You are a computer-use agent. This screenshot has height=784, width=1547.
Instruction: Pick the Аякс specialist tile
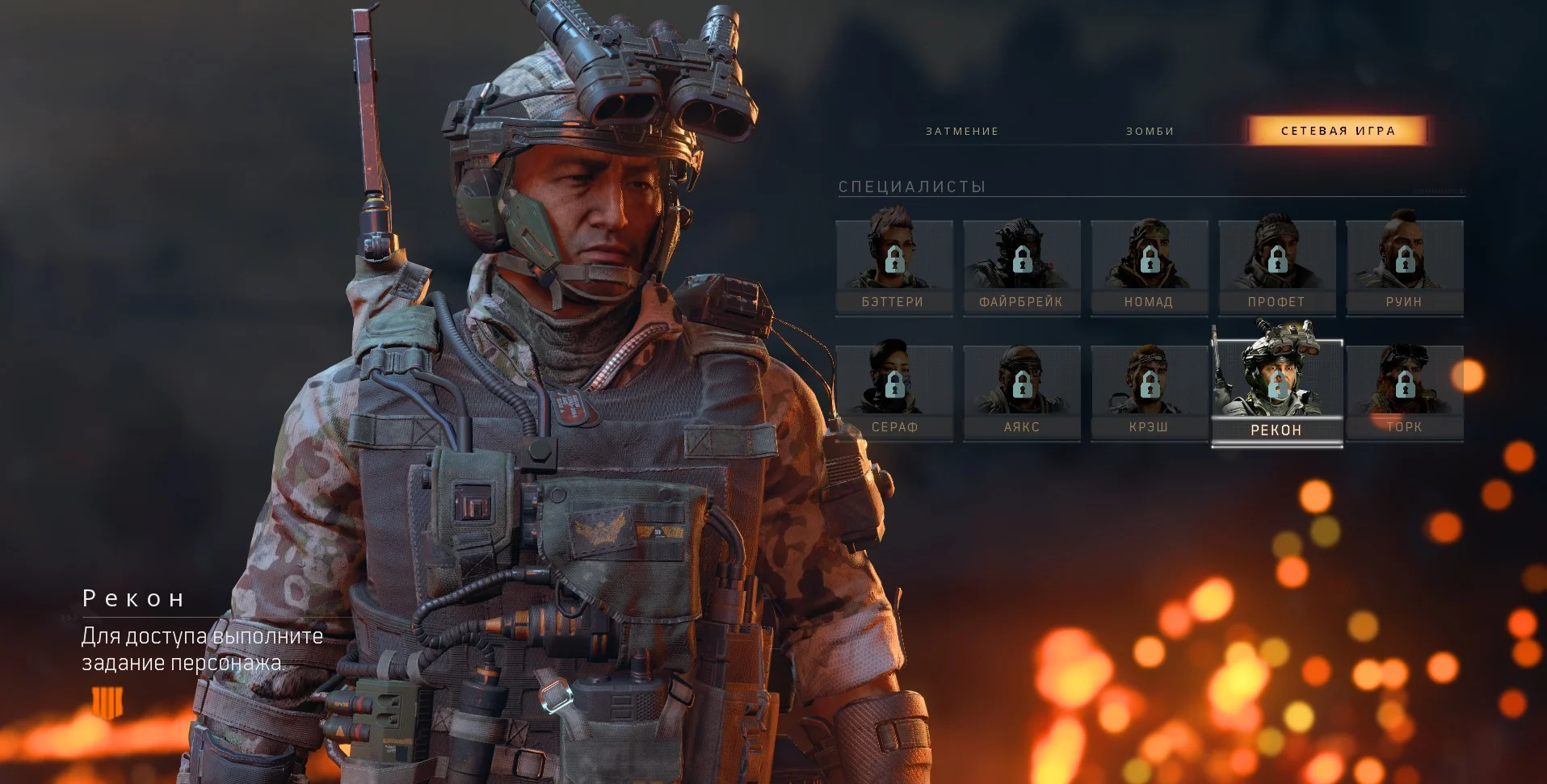1021,392
